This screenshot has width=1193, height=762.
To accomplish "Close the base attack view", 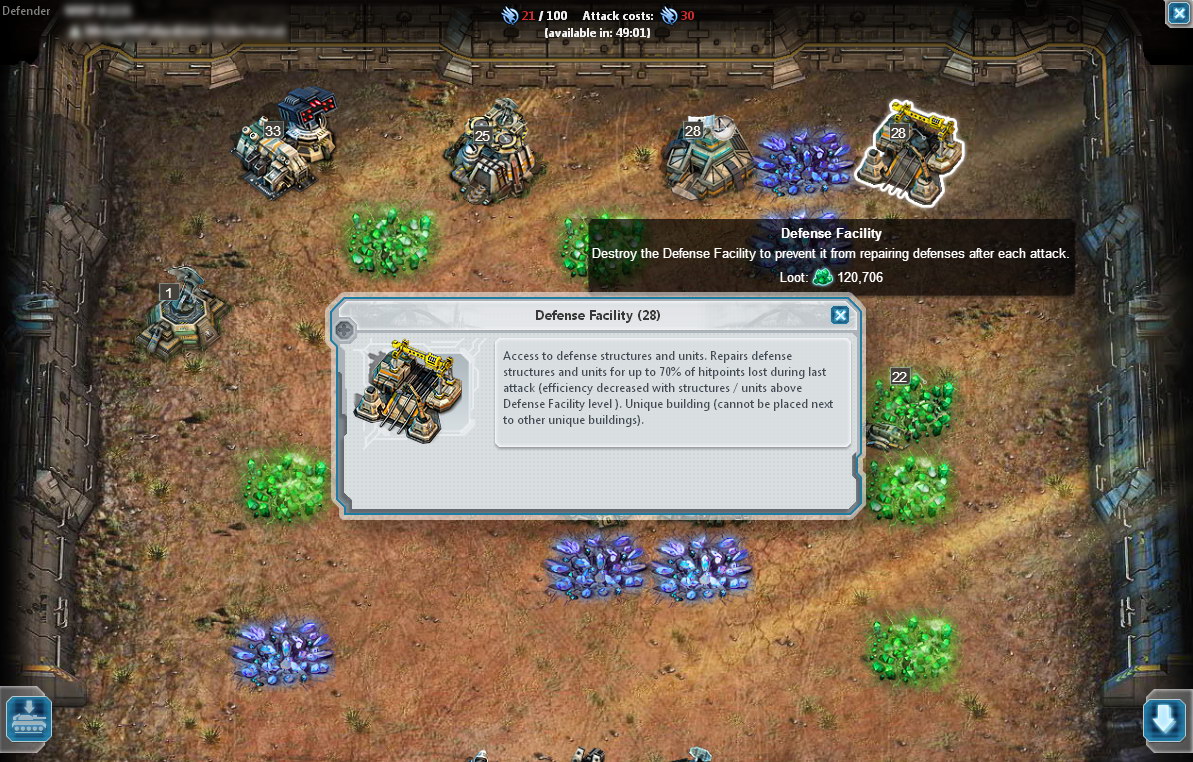I will click(x=1178, y=13).
